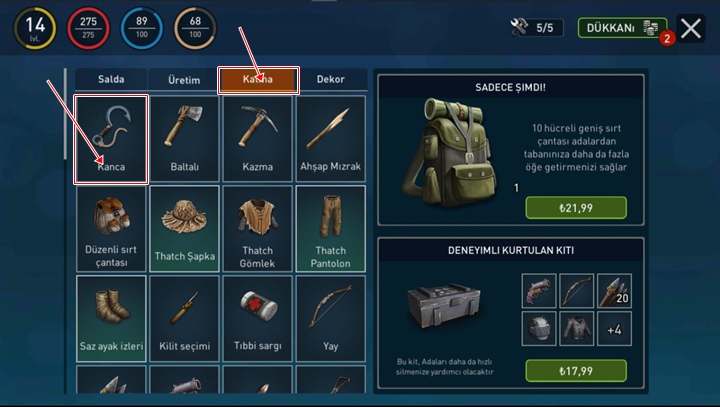Choose the Kanca hook item

click(111, 139)
